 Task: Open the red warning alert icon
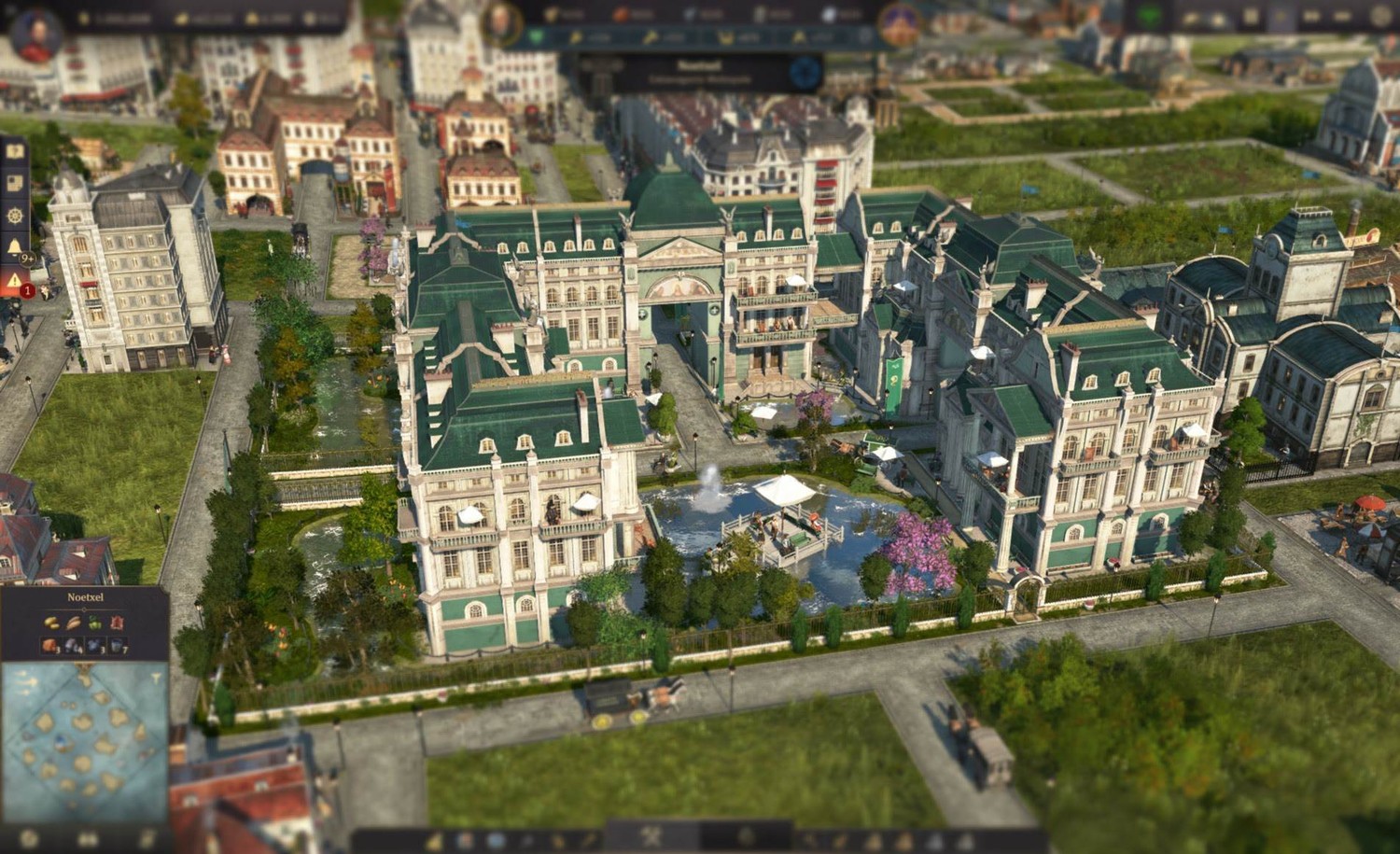pyautogui.click(x=15, y=279)
